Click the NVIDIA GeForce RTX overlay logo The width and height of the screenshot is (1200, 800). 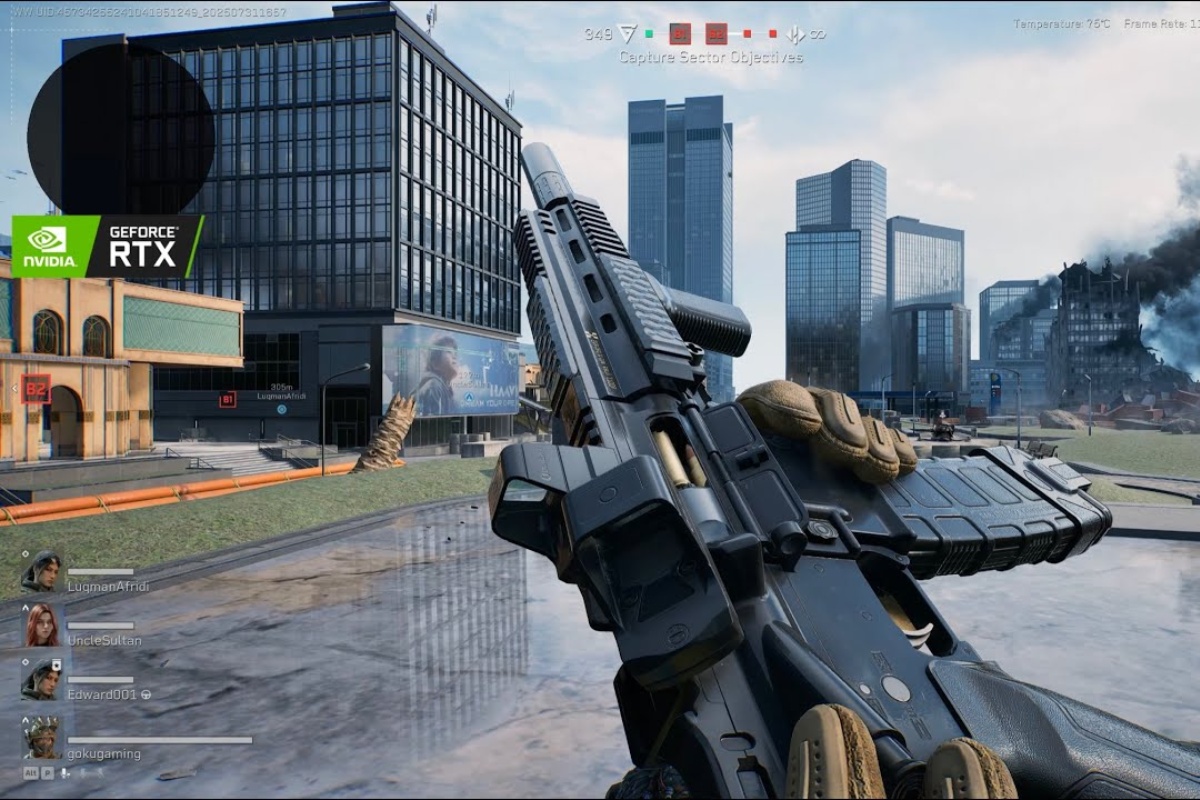tap(107, 246)
